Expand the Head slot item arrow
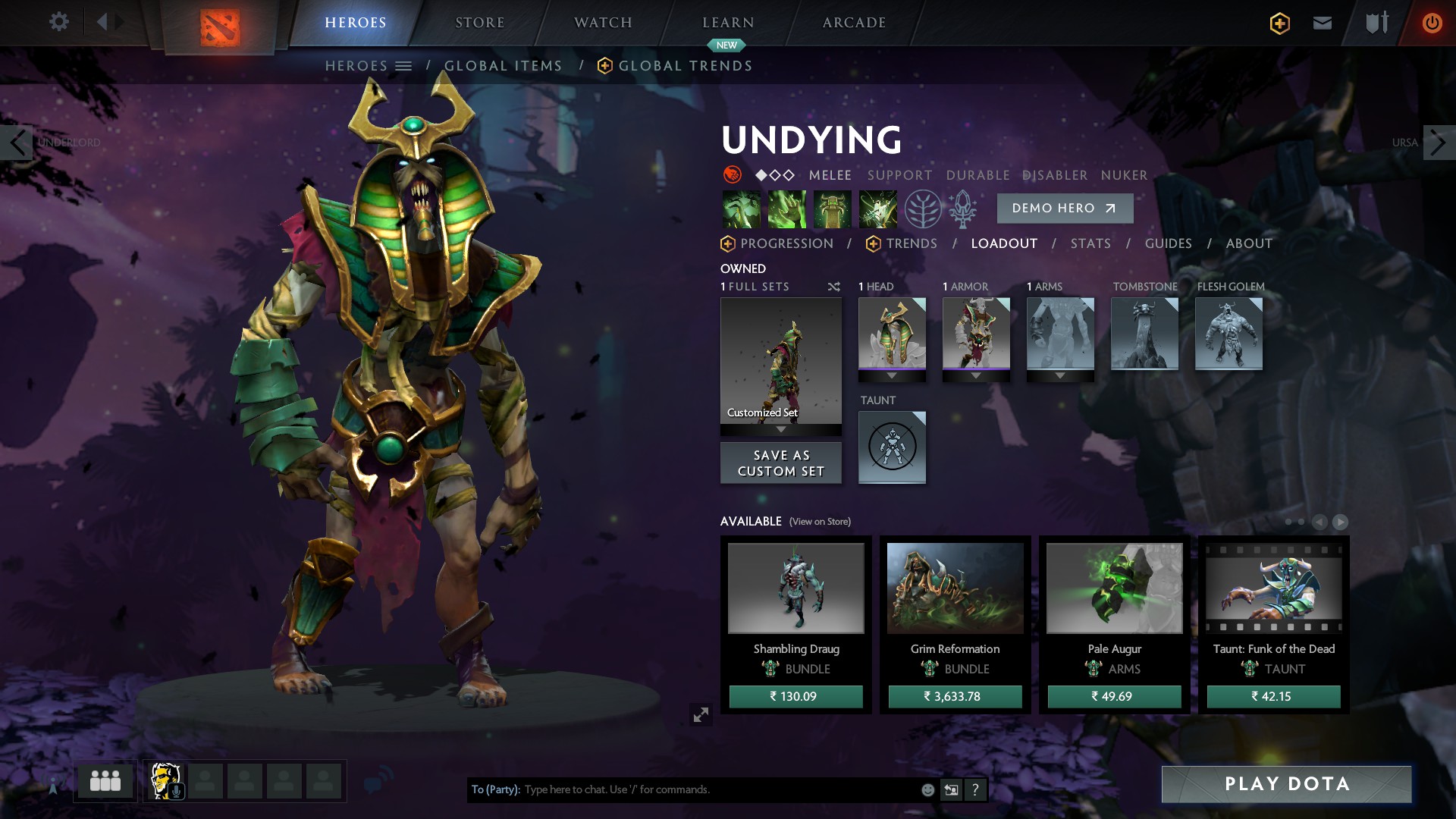 (892, 373)
